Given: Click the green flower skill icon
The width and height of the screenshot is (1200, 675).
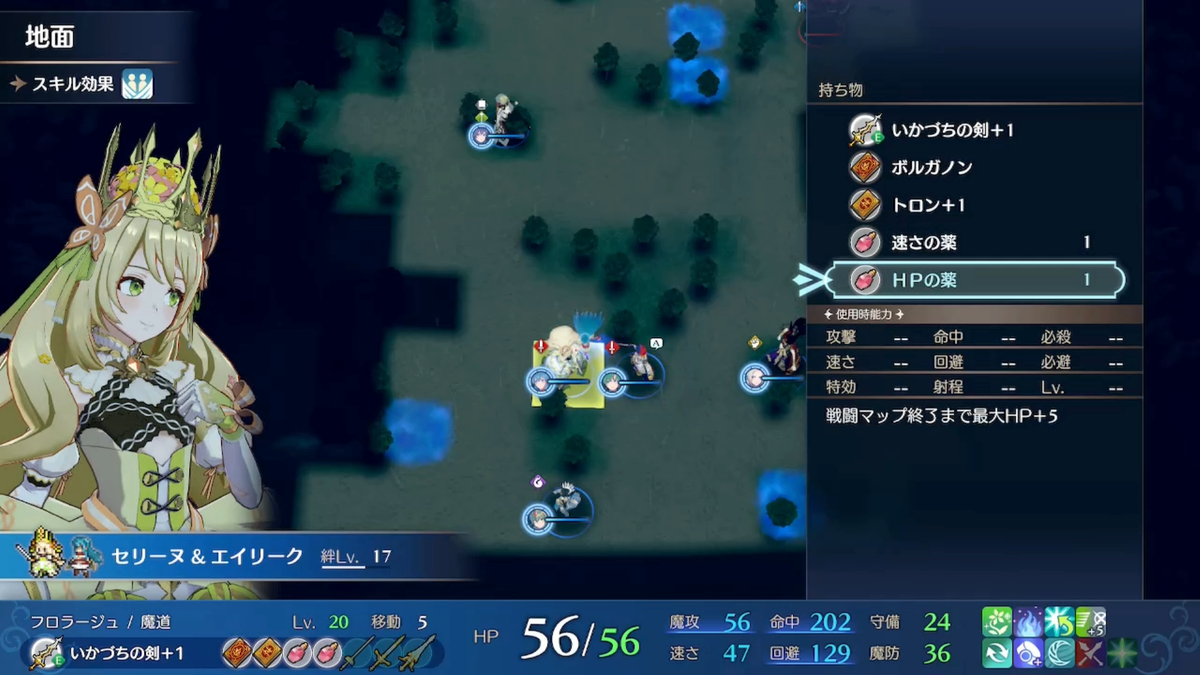Looking at the screenshot, I should [997, 622].
